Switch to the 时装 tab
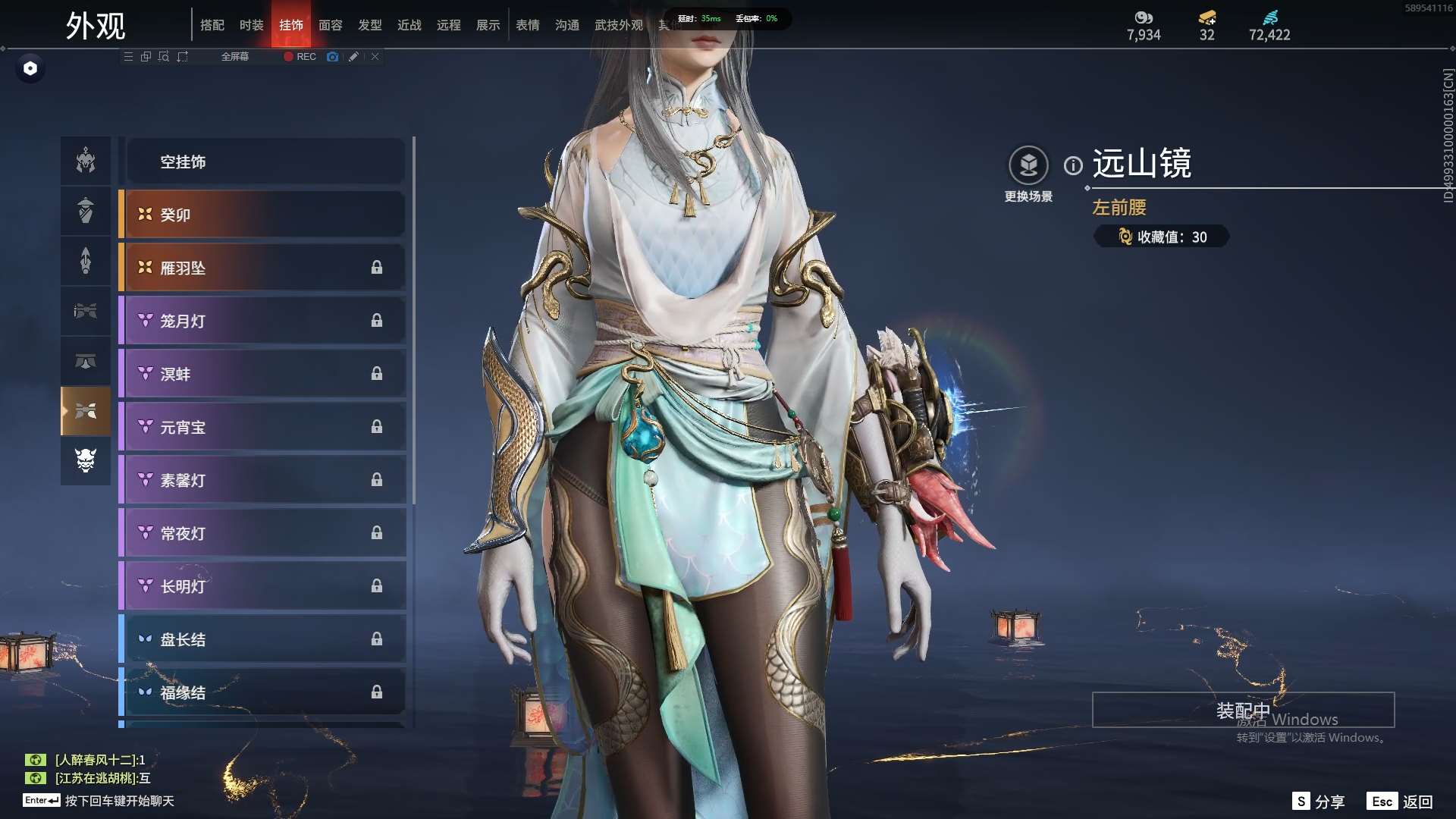This screenshot has height=819, width=1456. pos(251,25)
